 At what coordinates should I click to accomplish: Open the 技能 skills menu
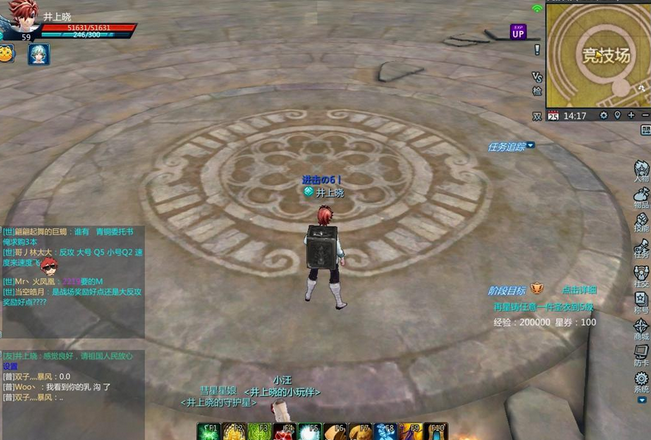(641, 223)
